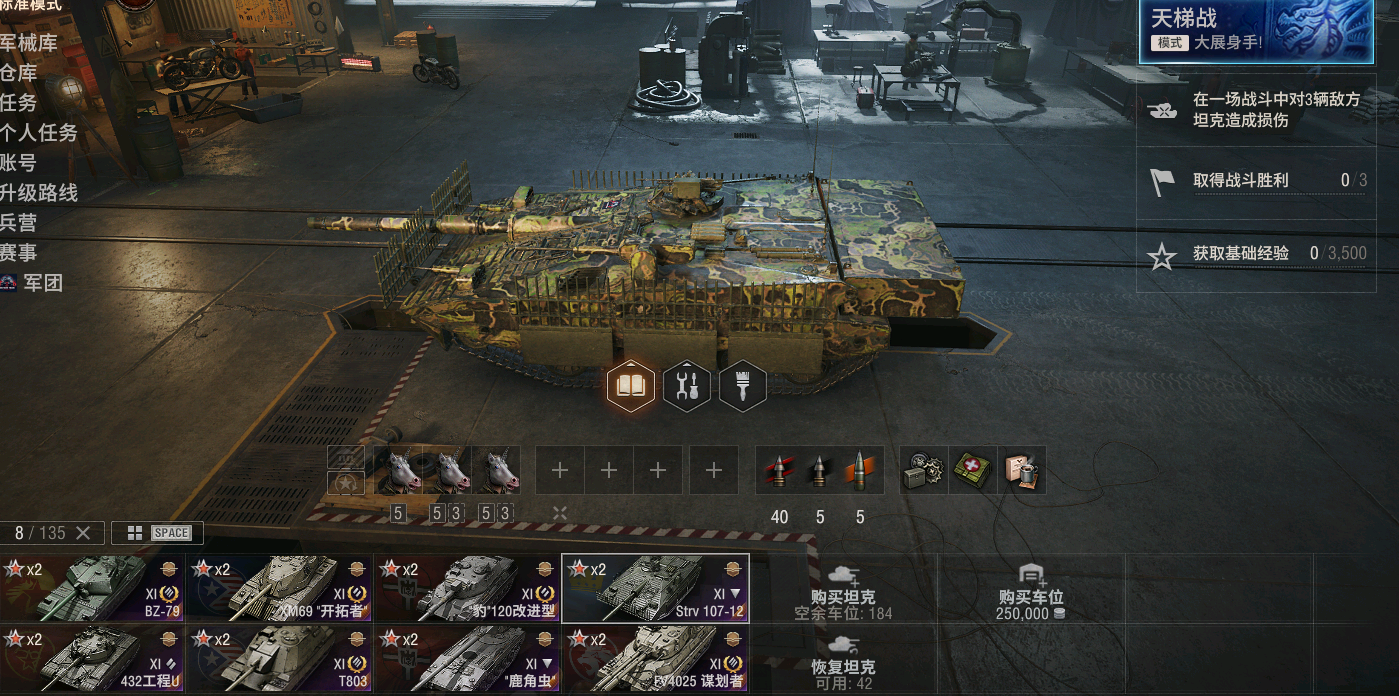Enter the 兵营 barracks menu
Screen dimensions: 1399x696
pos(19,223)
